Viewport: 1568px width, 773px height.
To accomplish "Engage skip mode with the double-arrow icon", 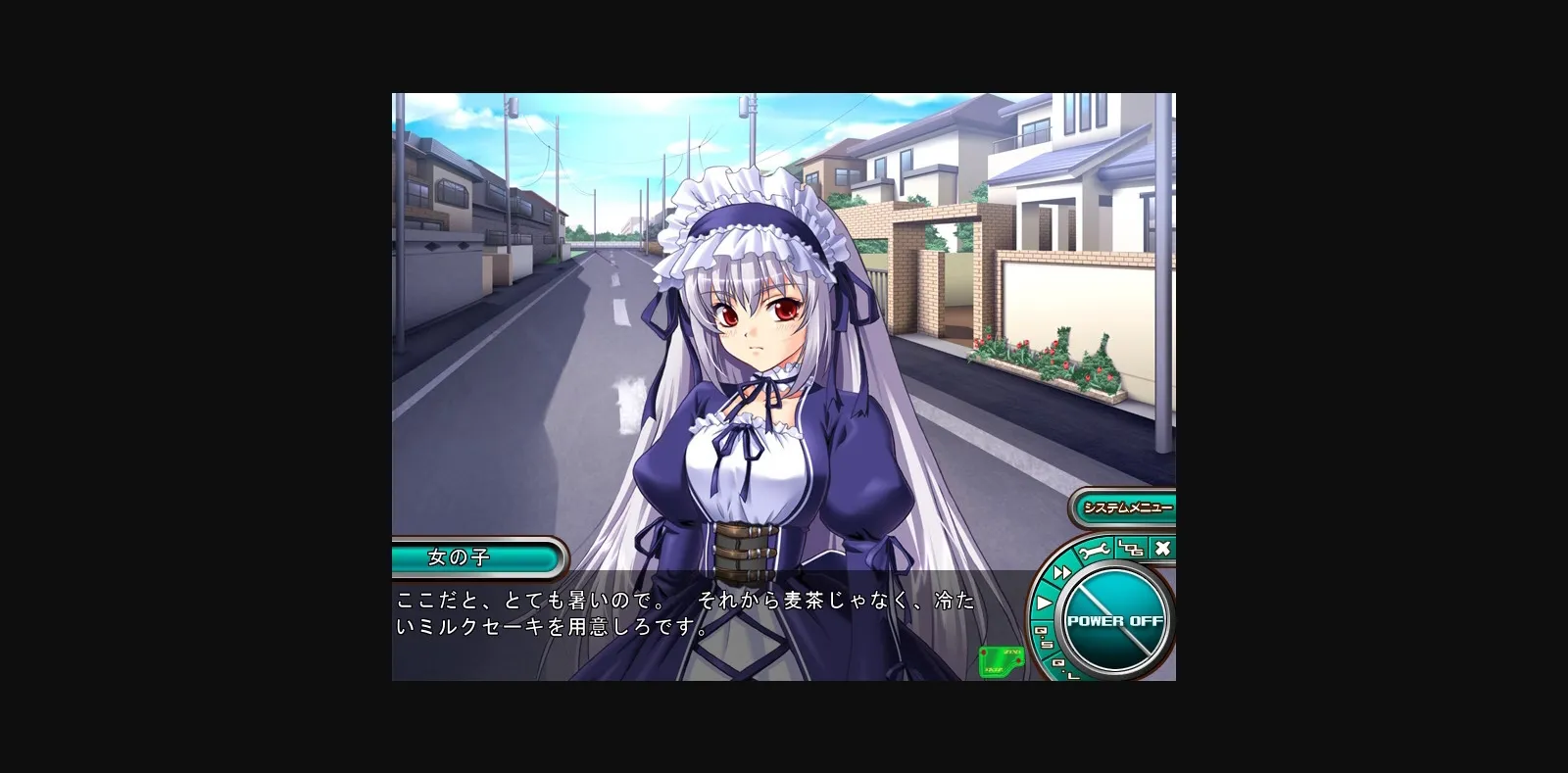I will click(x=1062, y=573).
